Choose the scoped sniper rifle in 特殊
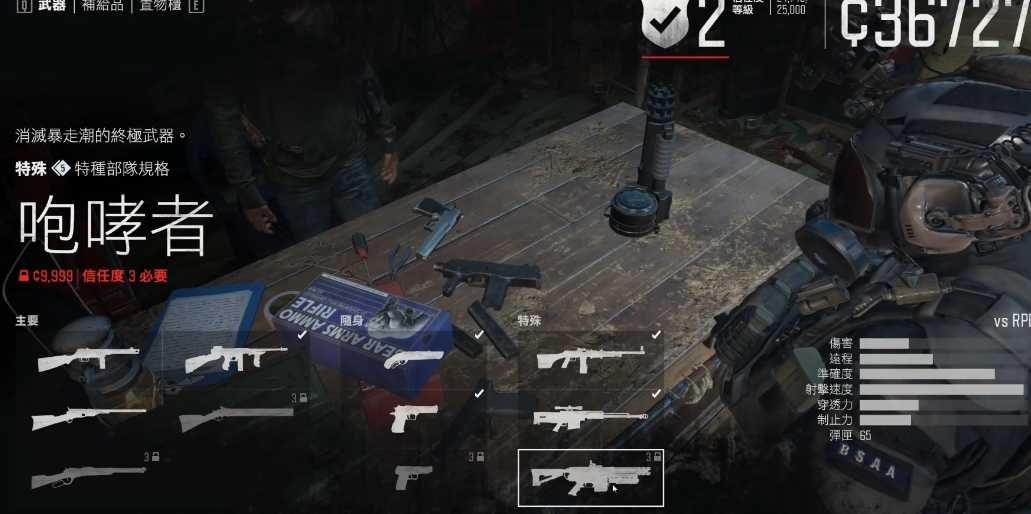The image size is (1031, 514). pyautogui.click(x=590, y=417)
